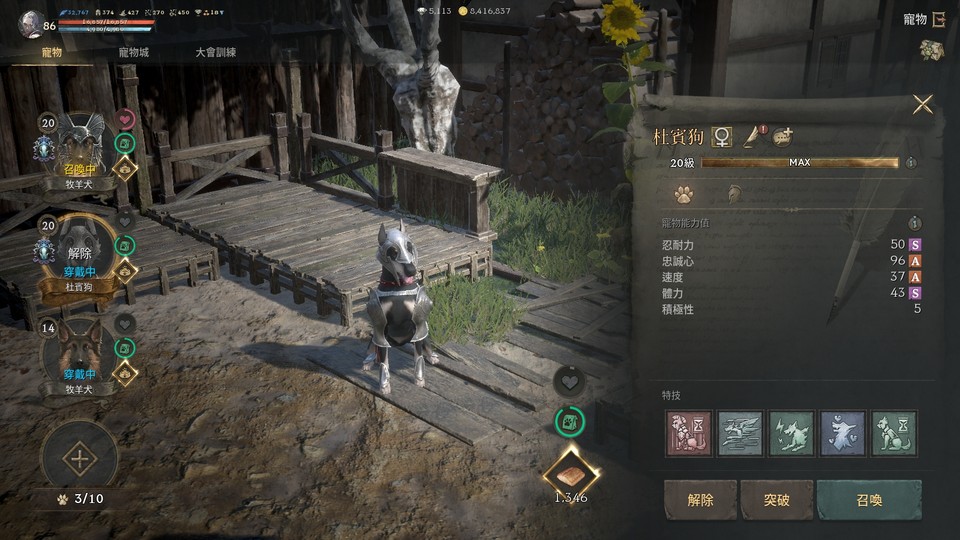Select the 寵物 tab

51,52
